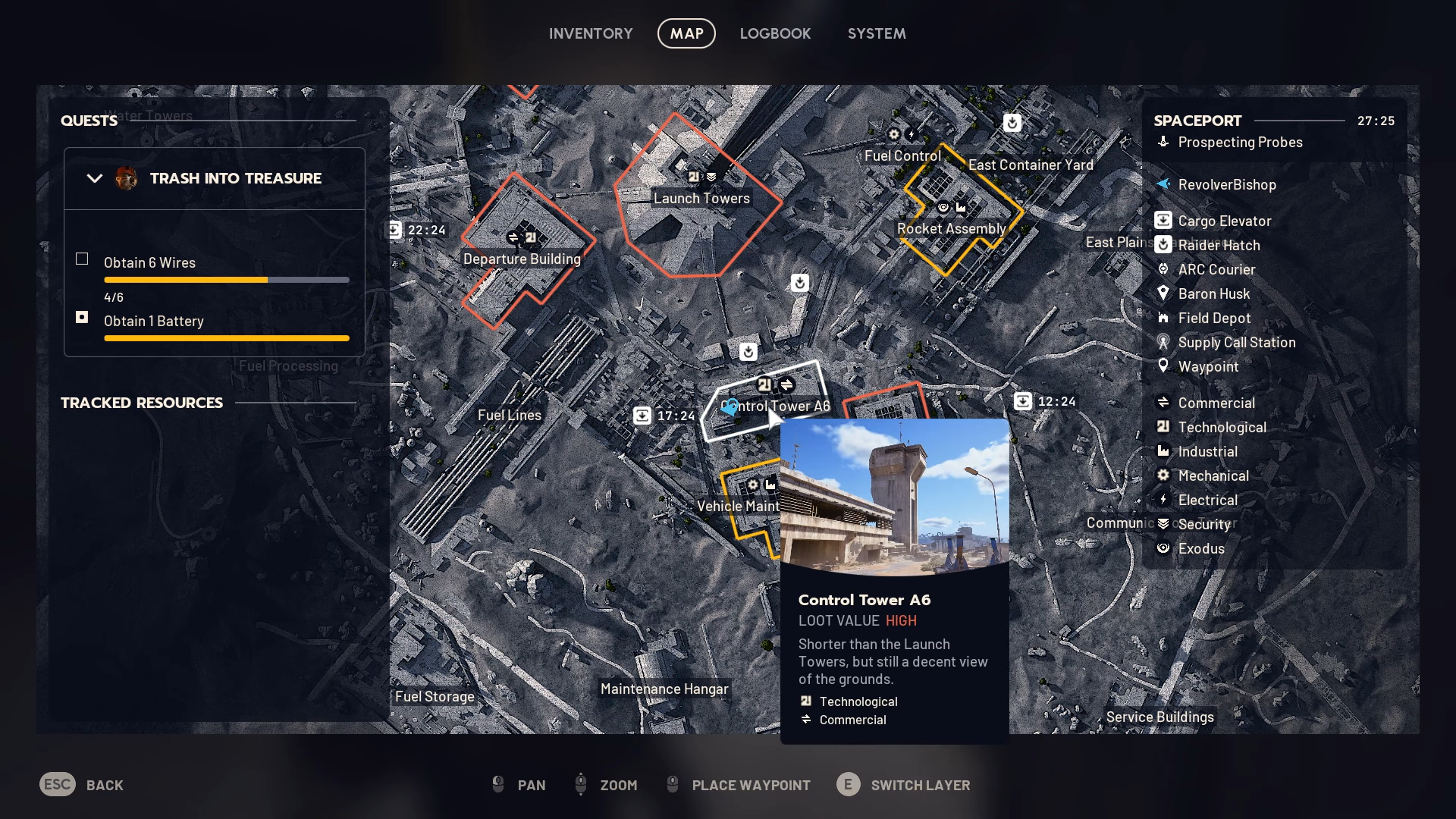Select the Map tab
The width and height of the screenshot is (1456, 819).
point(686,33)
